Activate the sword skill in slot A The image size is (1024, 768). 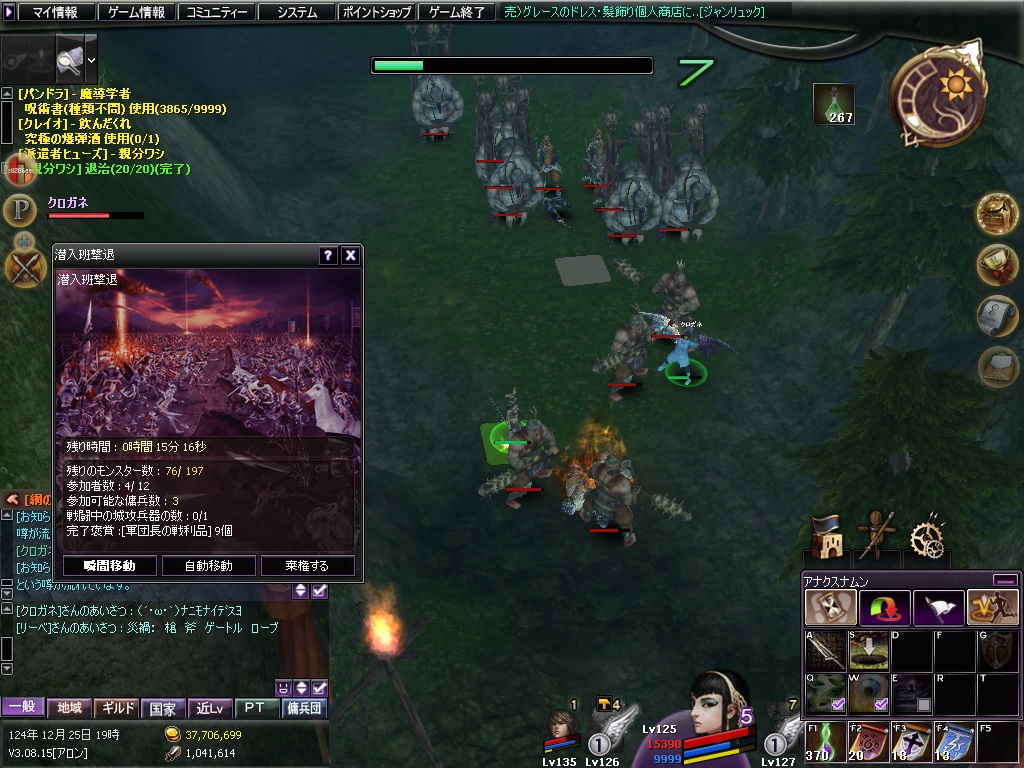click(x=825, y=650)
